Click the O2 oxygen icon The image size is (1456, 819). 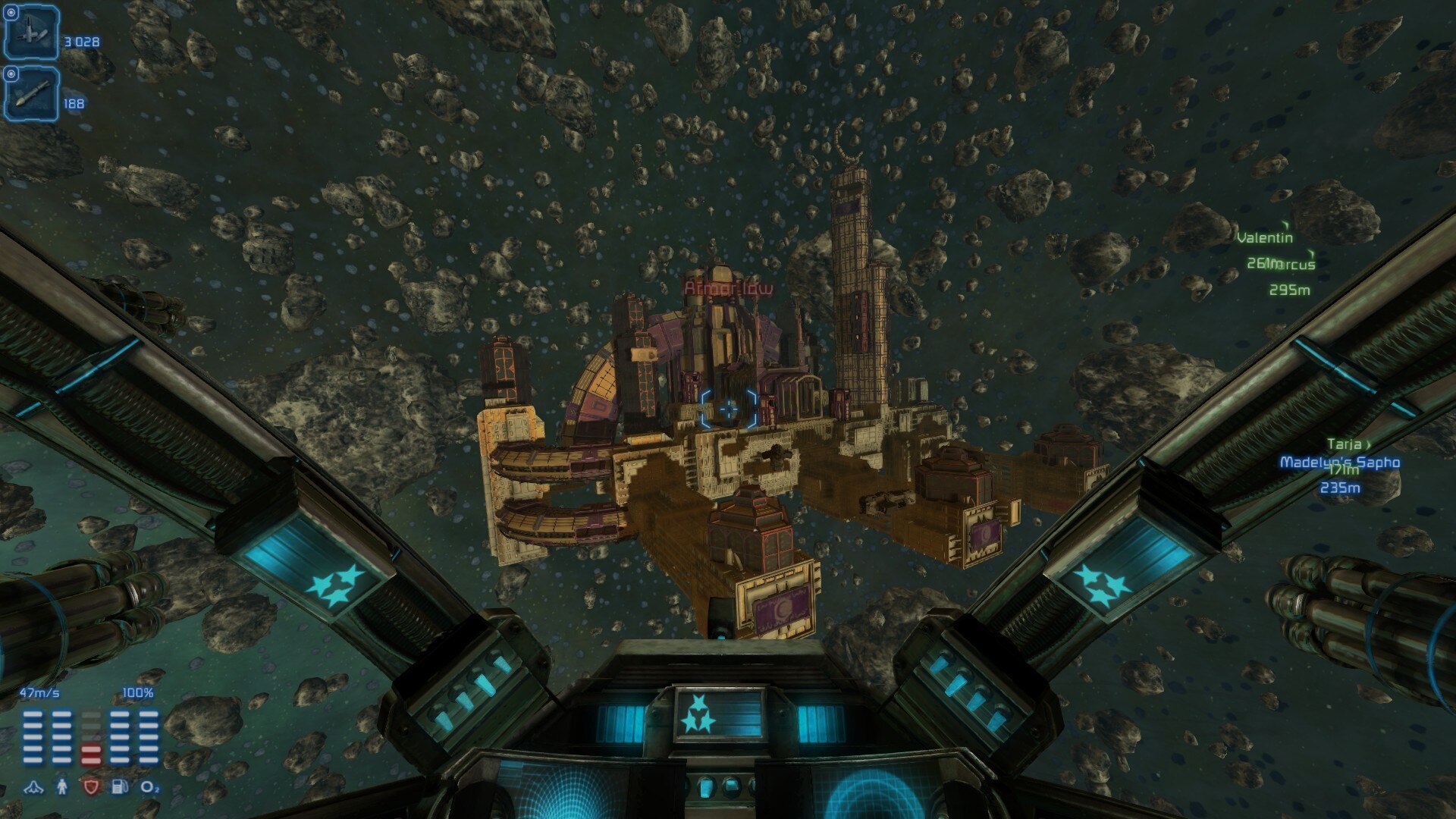(x=150, y=787)
